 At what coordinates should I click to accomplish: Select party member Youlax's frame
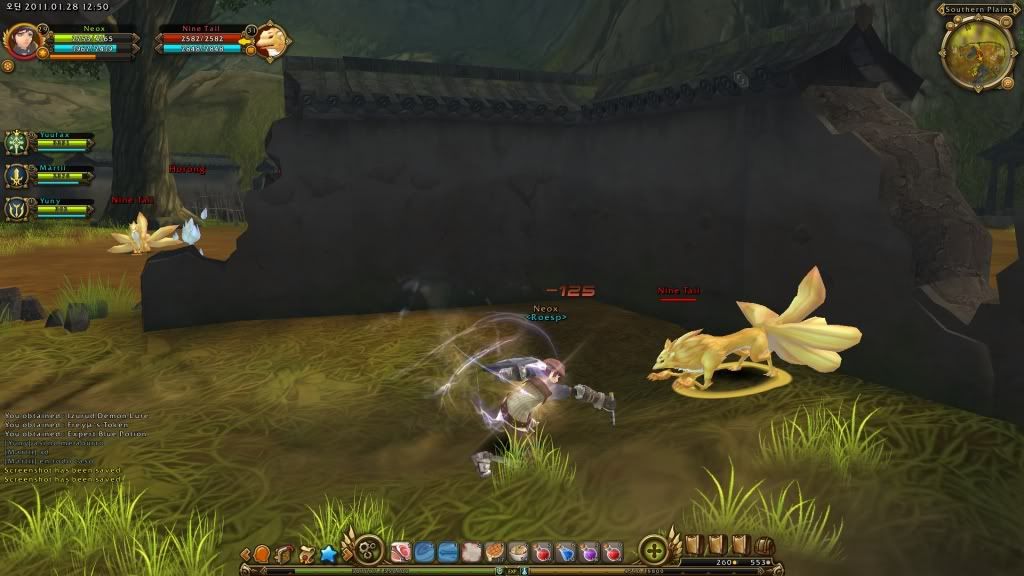coord(20,143)
